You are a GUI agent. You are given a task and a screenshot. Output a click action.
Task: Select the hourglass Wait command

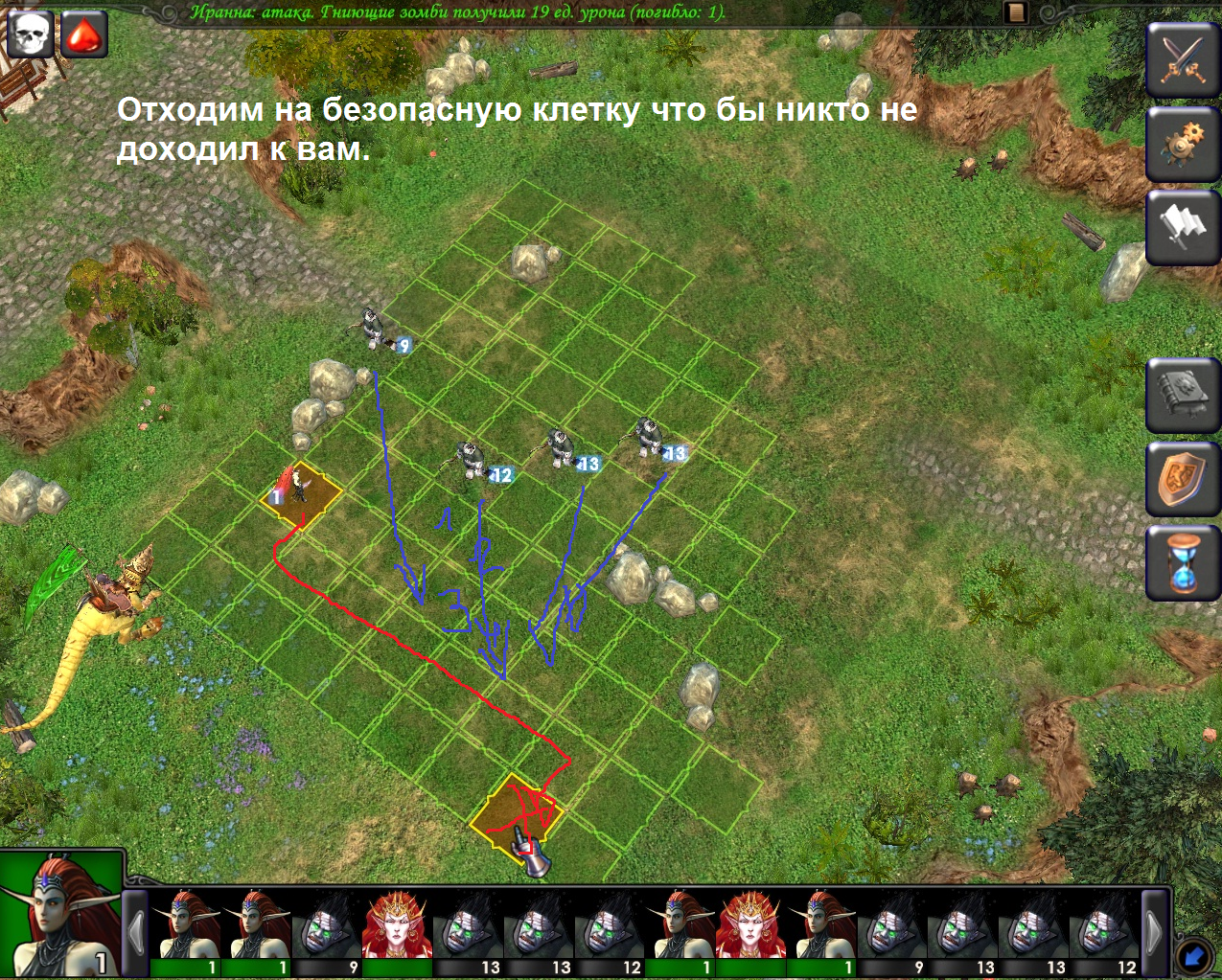(x=1184, y=563)
